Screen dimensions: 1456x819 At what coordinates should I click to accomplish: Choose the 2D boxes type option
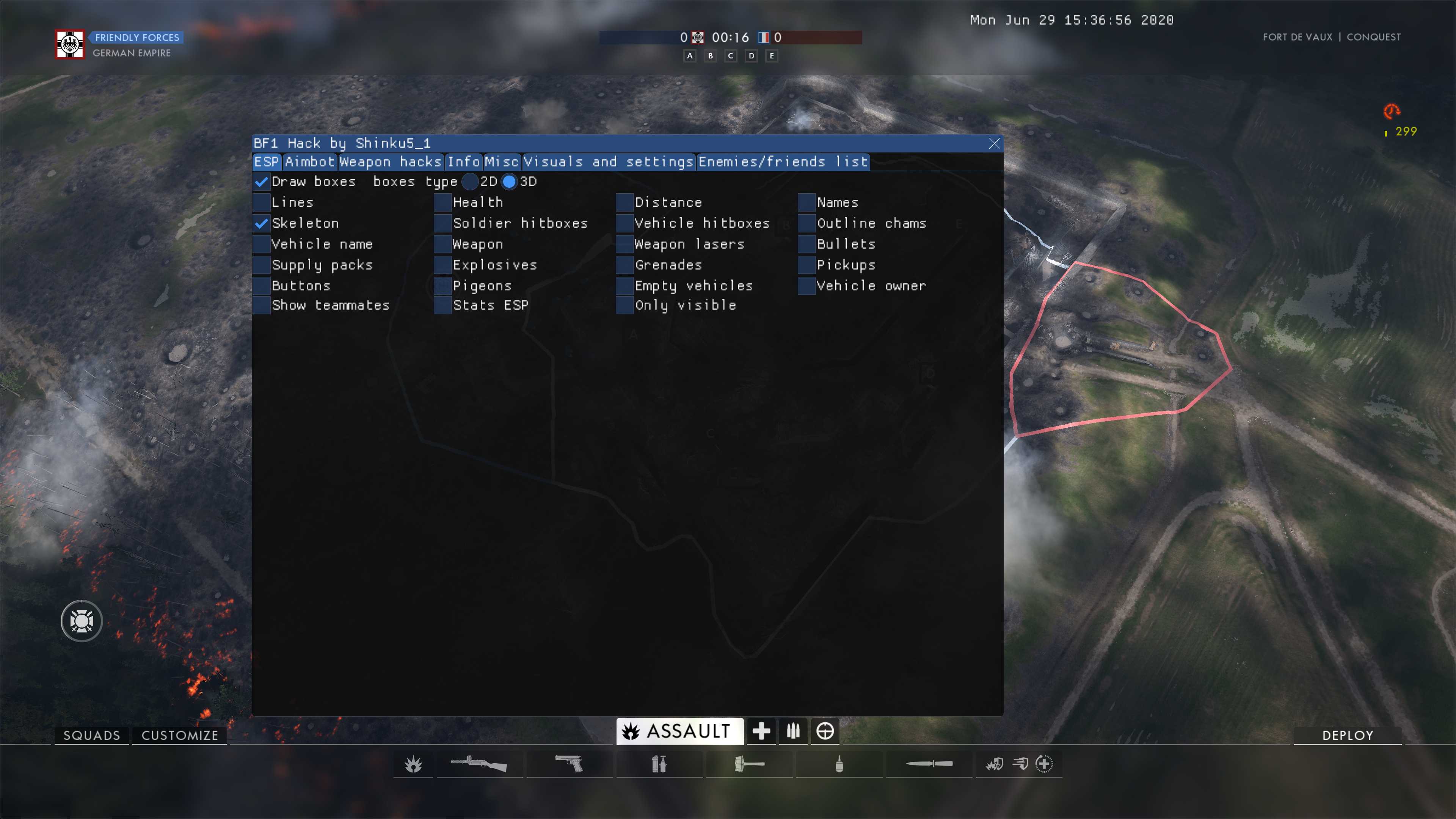470,182
